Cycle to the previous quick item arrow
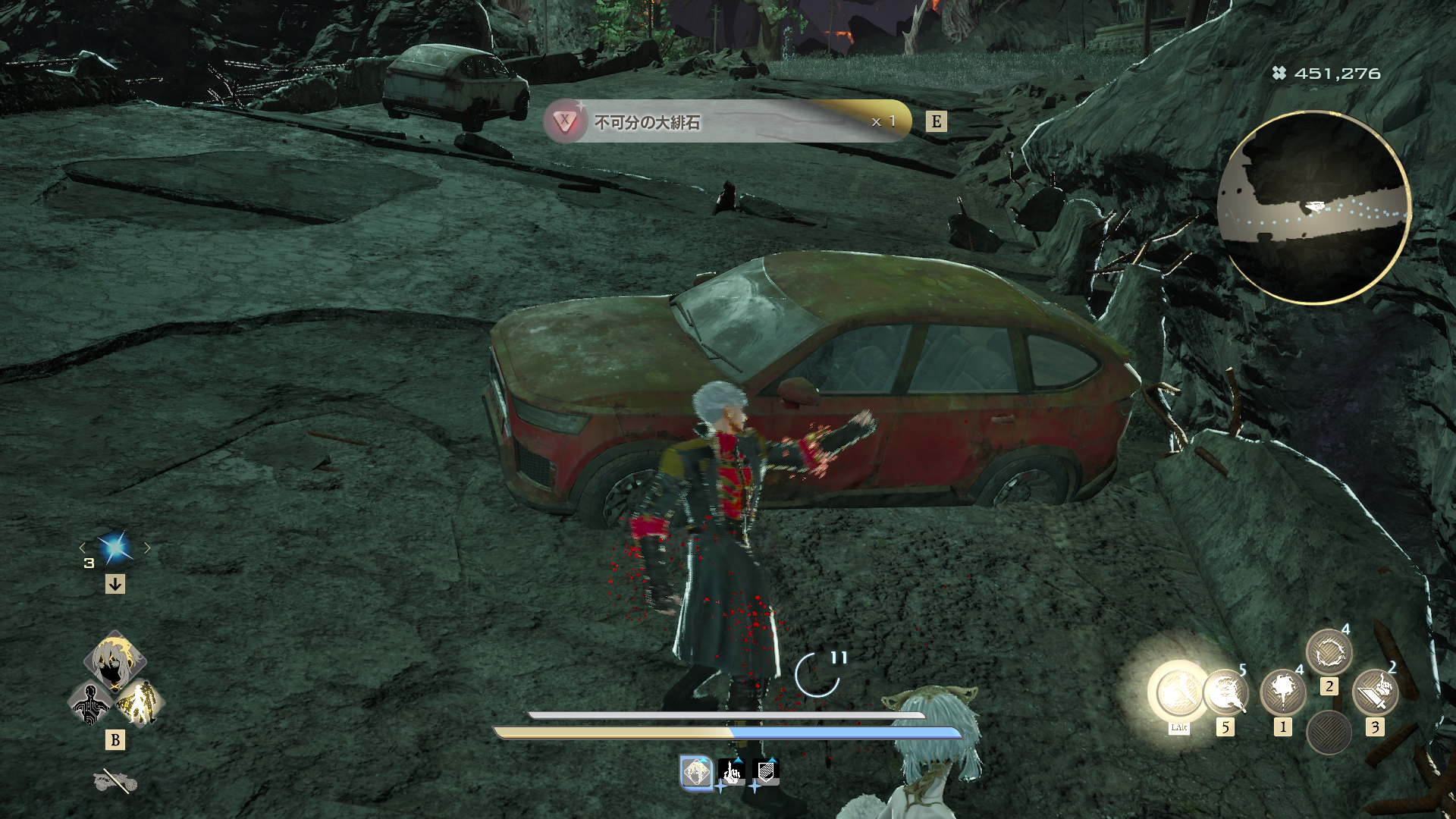 83,548
